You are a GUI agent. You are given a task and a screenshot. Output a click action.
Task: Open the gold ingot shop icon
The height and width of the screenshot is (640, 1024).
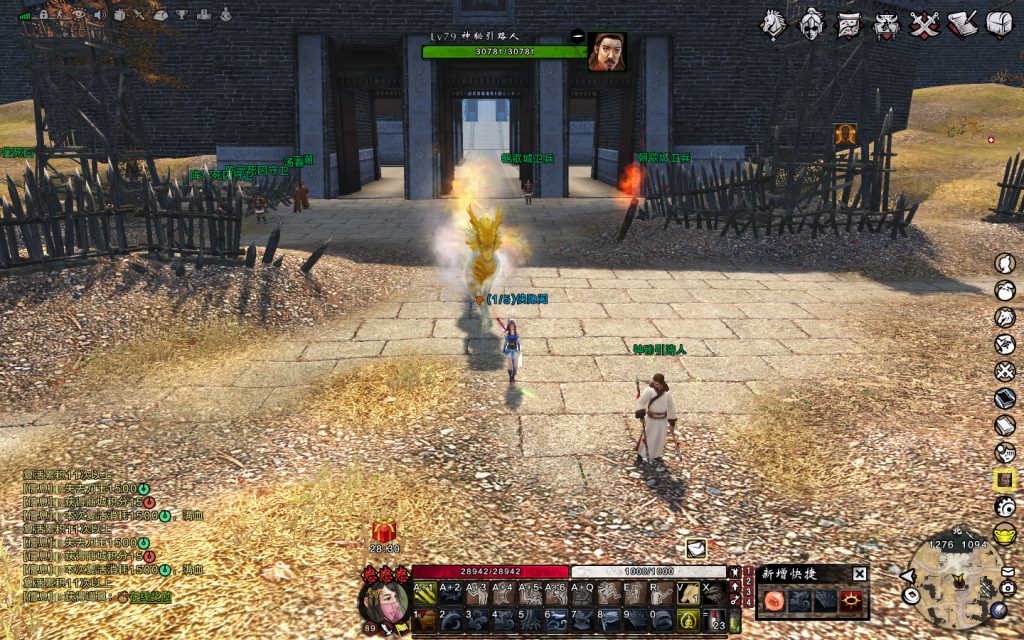pos(1005,533)
